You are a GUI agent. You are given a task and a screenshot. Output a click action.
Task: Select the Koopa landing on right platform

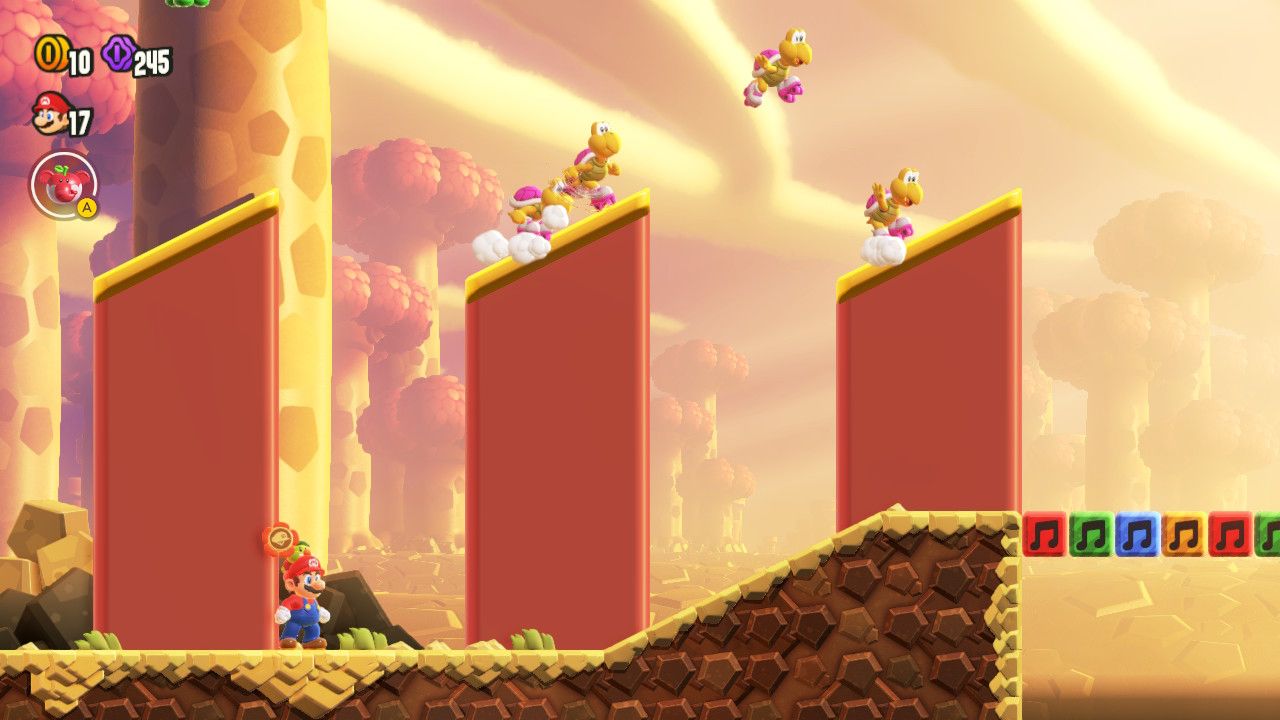click(x=895, y=200)
